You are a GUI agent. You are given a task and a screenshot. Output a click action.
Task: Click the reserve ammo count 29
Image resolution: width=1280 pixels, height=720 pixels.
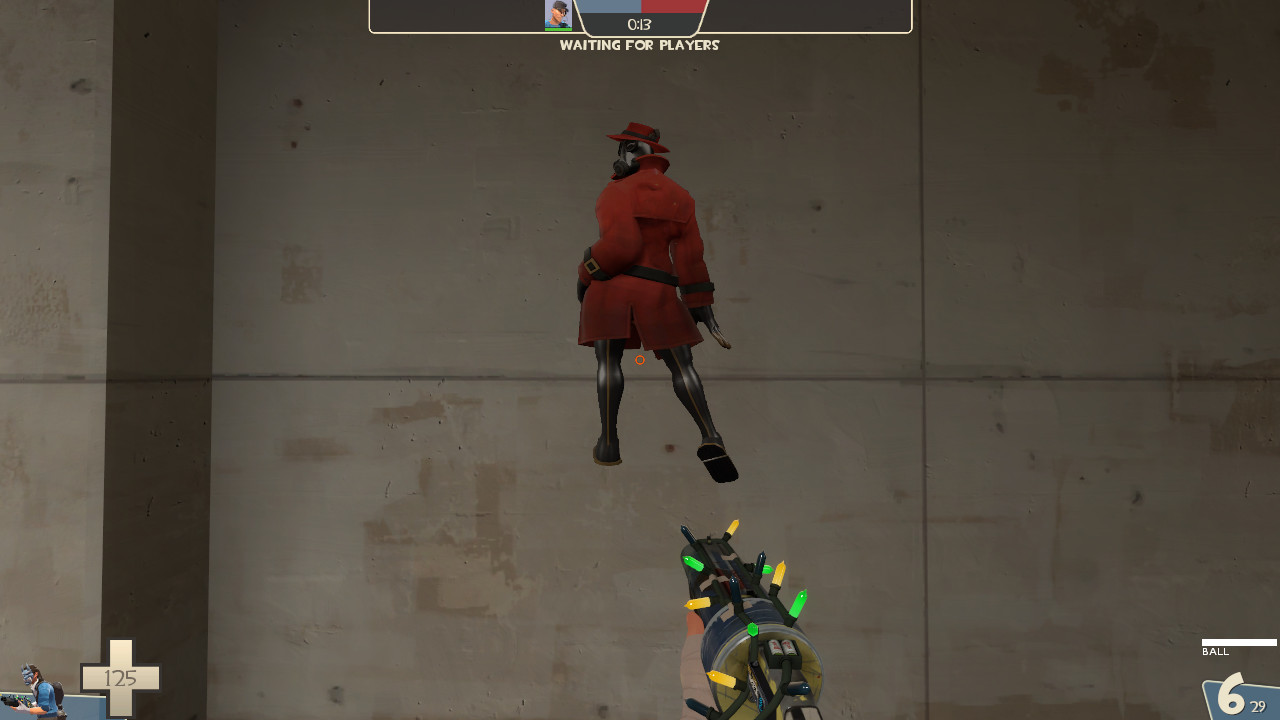click(1258, 706)
